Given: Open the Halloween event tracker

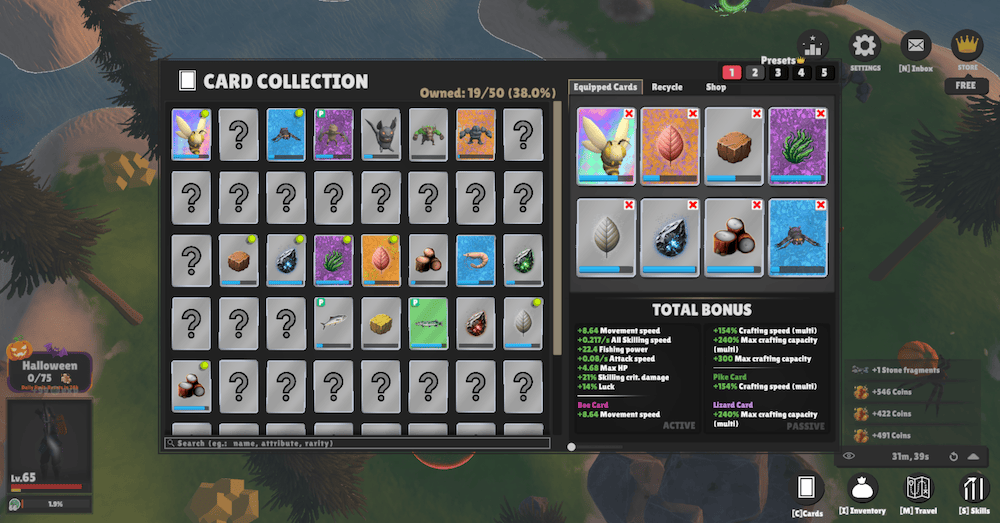Looking at the screenshot, I should pos(50,371).
